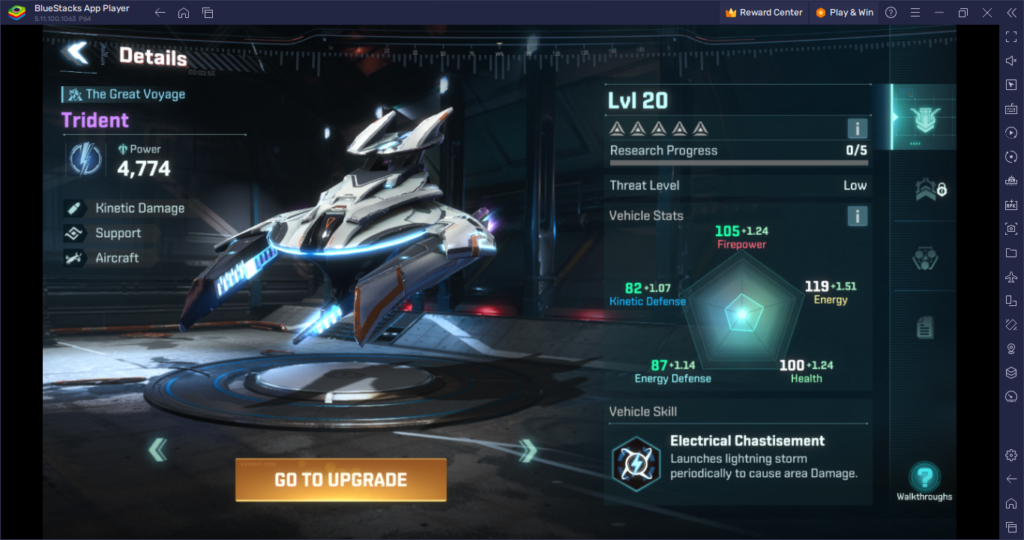Open the Walkthroughs help button

924,478
